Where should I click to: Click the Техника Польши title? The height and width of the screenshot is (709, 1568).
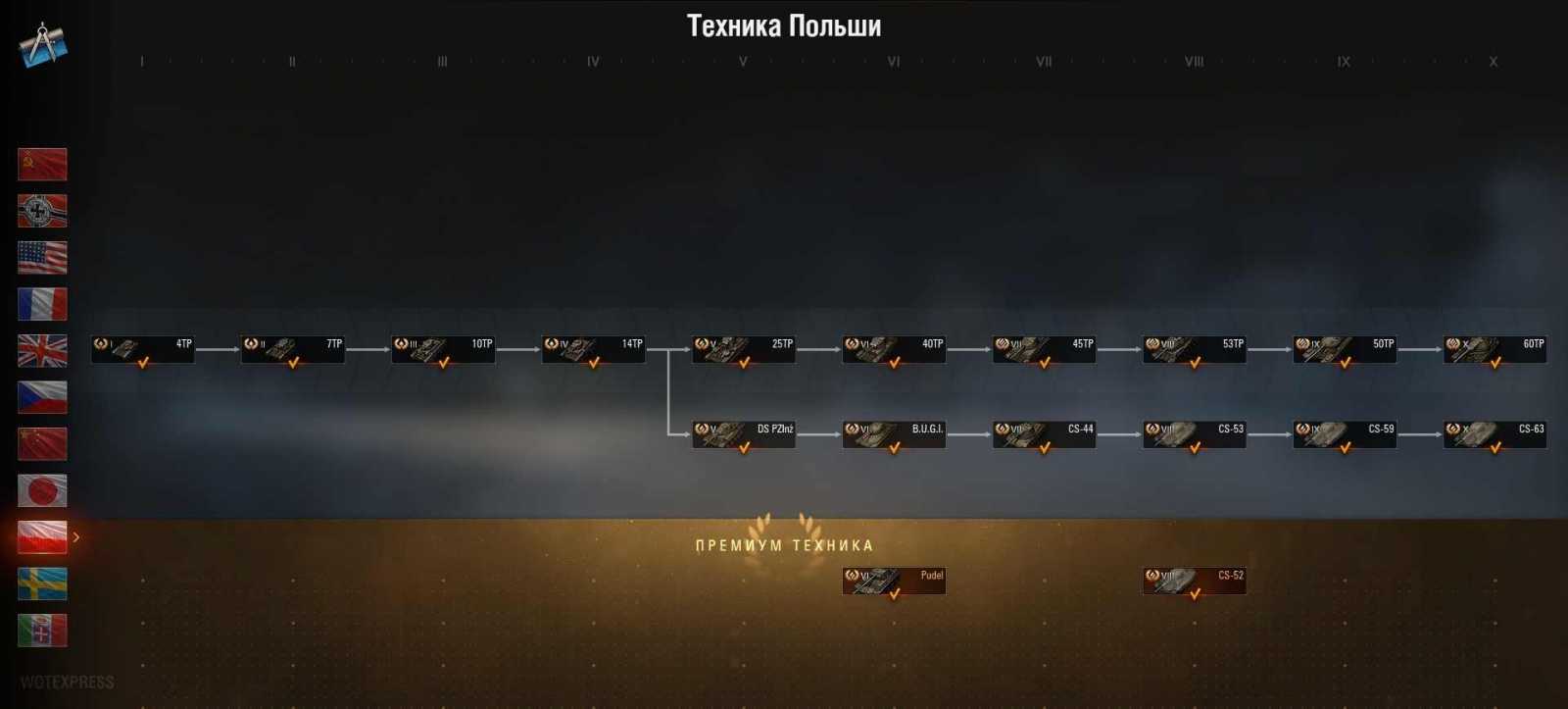point(783,25)
